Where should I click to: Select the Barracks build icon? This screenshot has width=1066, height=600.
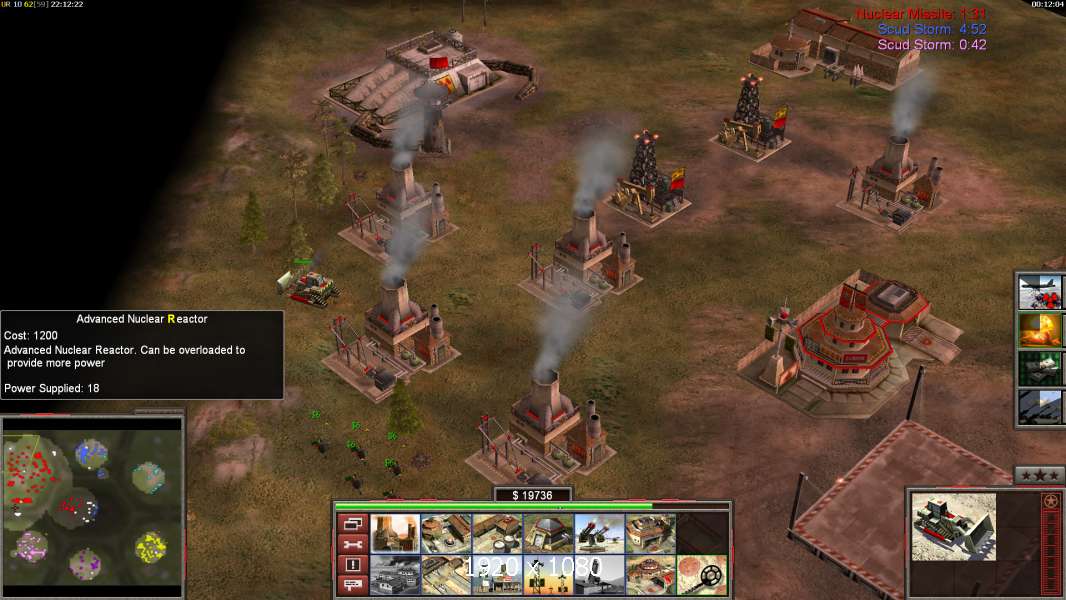click(446, 534)
